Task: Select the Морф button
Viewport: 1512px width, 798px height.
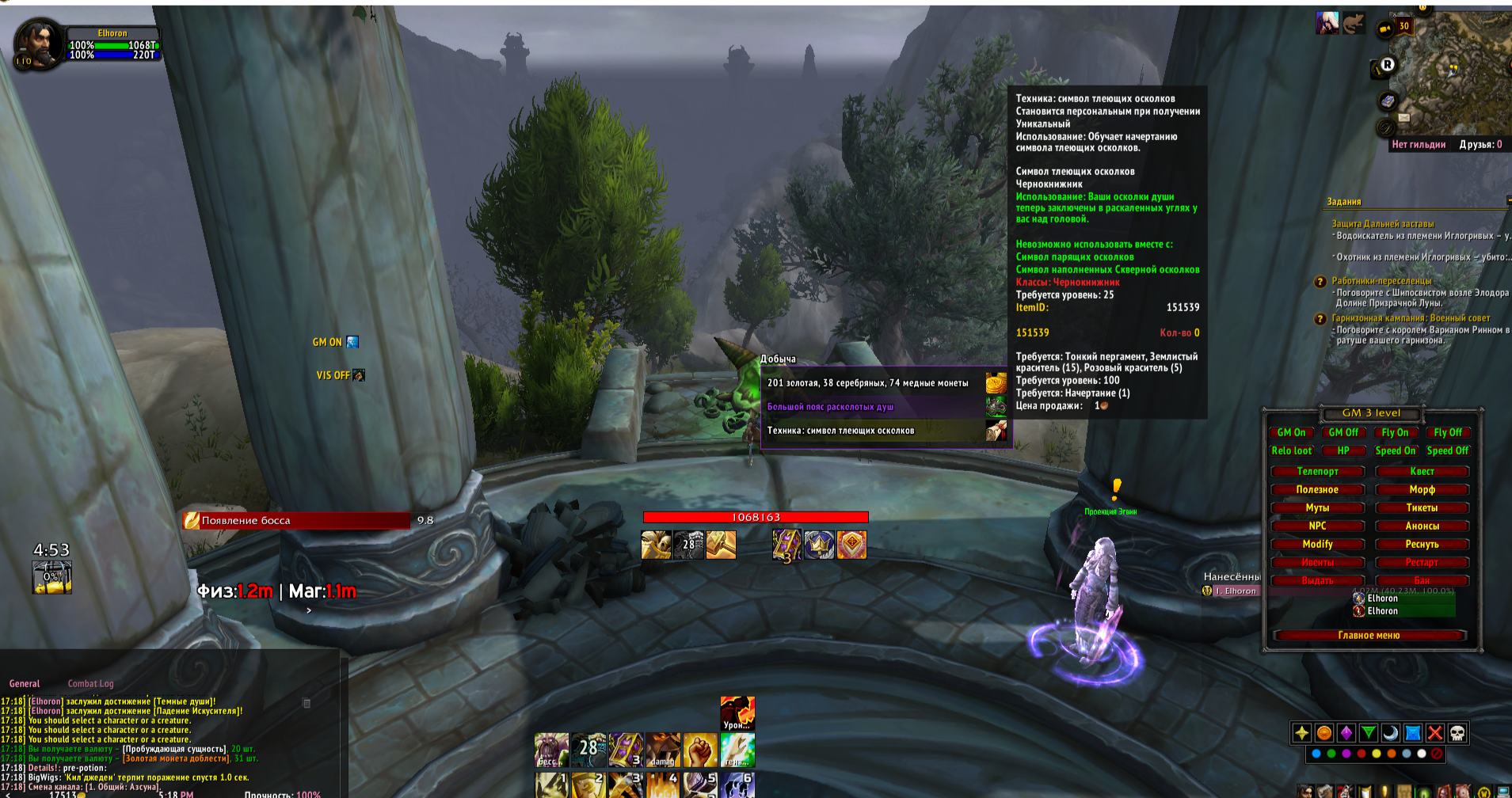Action: [x=1422, y=489]
